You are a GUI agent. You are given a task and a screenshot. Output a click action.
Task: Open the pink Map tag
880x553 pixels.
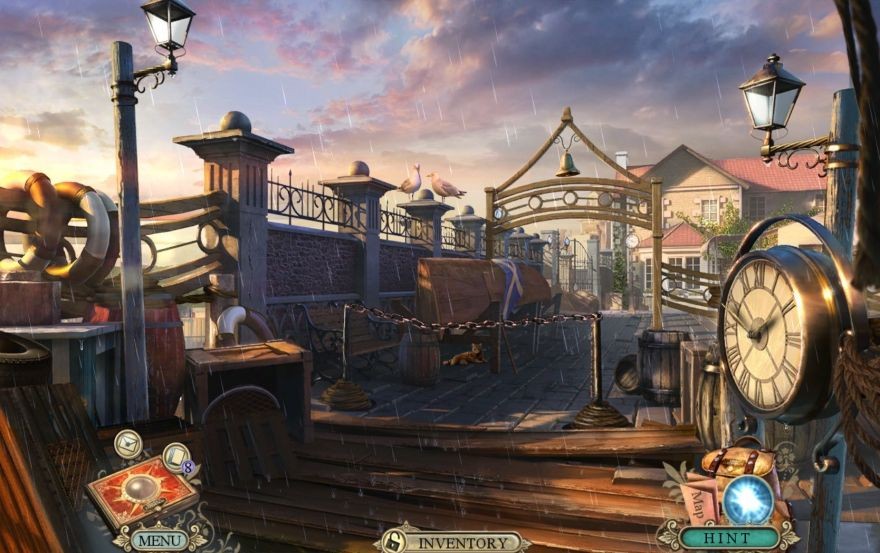click(701, 502)
